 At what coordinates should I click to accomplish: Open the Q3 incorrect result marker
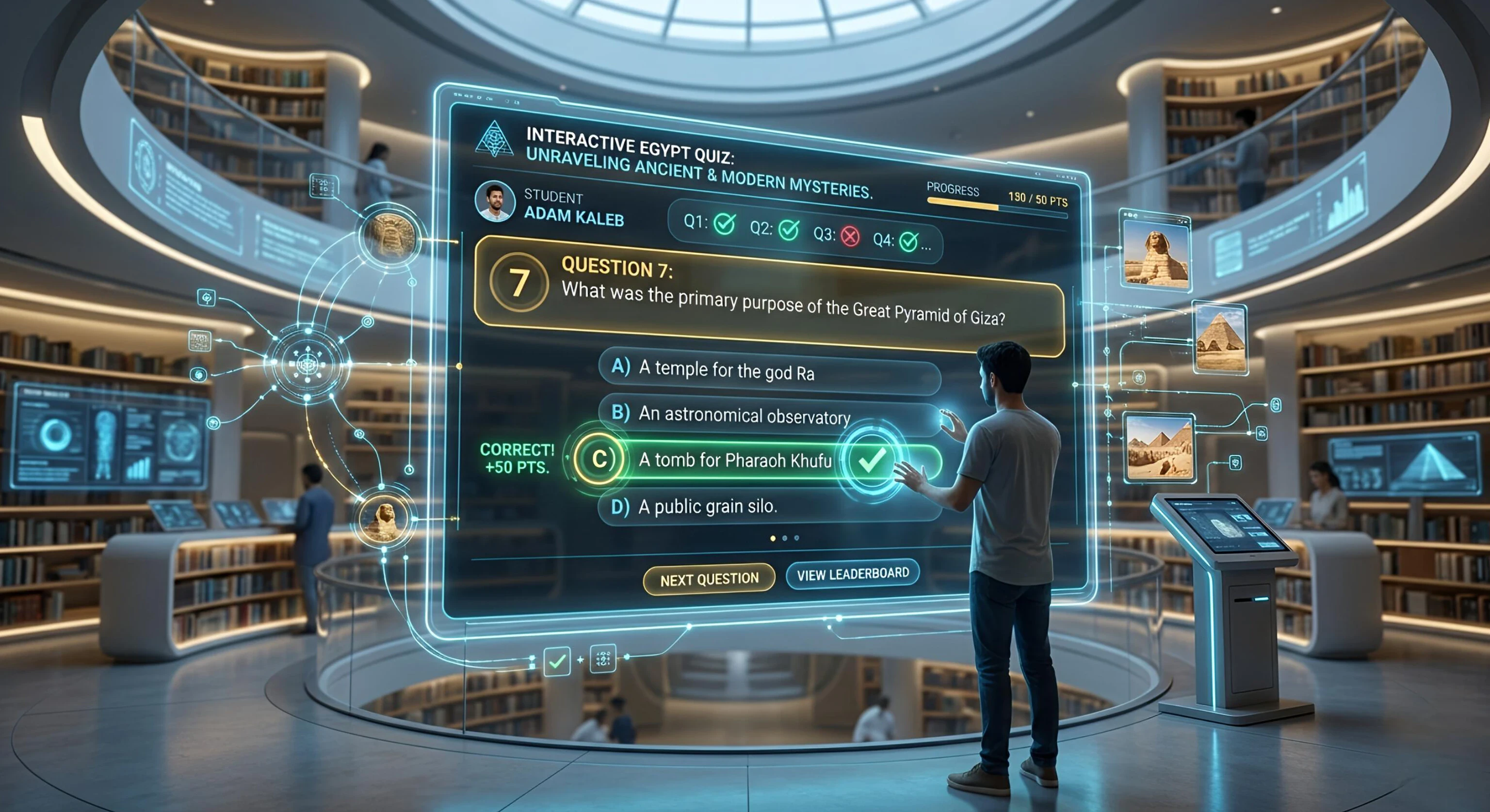point(850,237)
